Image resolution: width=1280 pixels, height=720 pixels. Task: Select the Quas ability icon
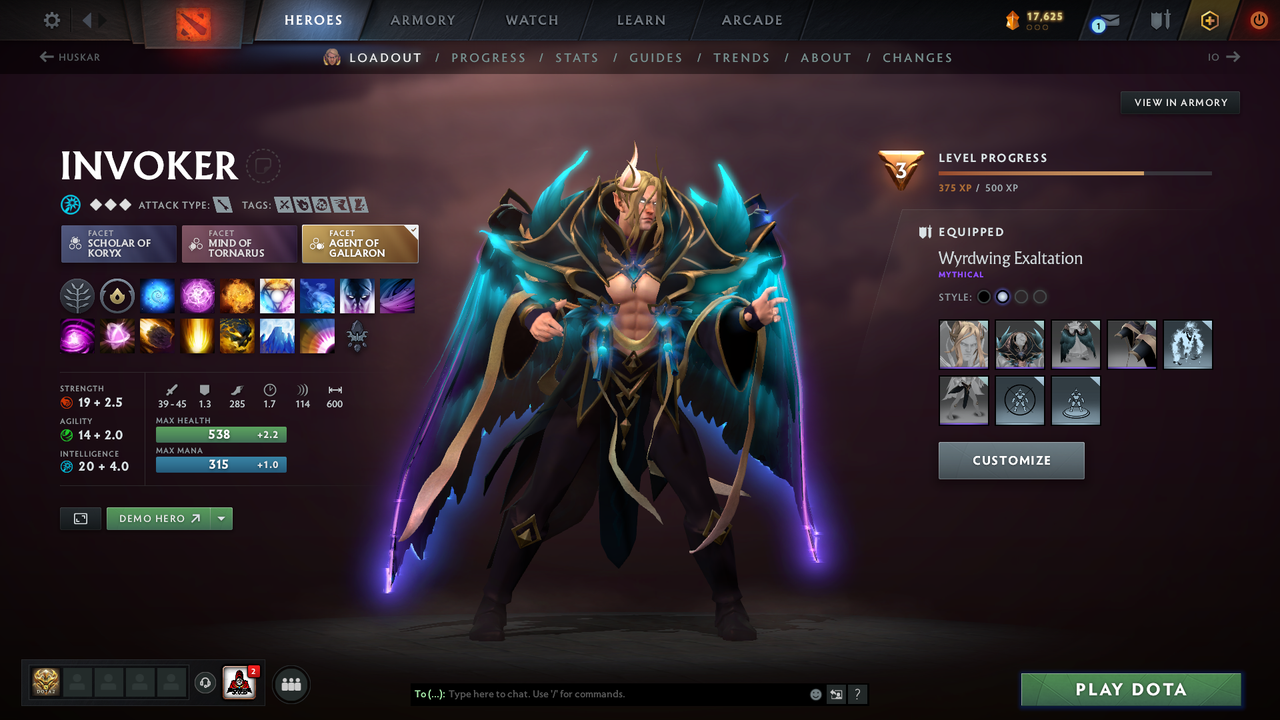pos(157,295)
